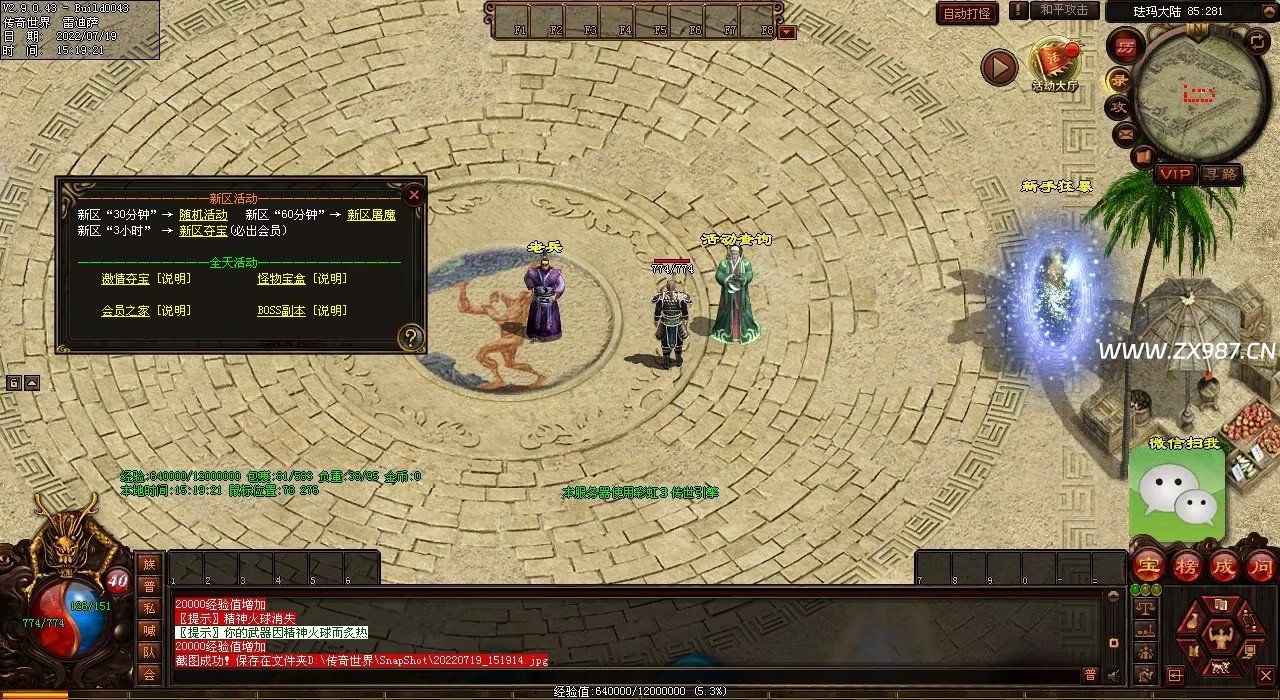Image resolution: width=1280 pixels, height=700 pixels.
Task: Open the 新区夺宝 event link
Action: (203, 231)
